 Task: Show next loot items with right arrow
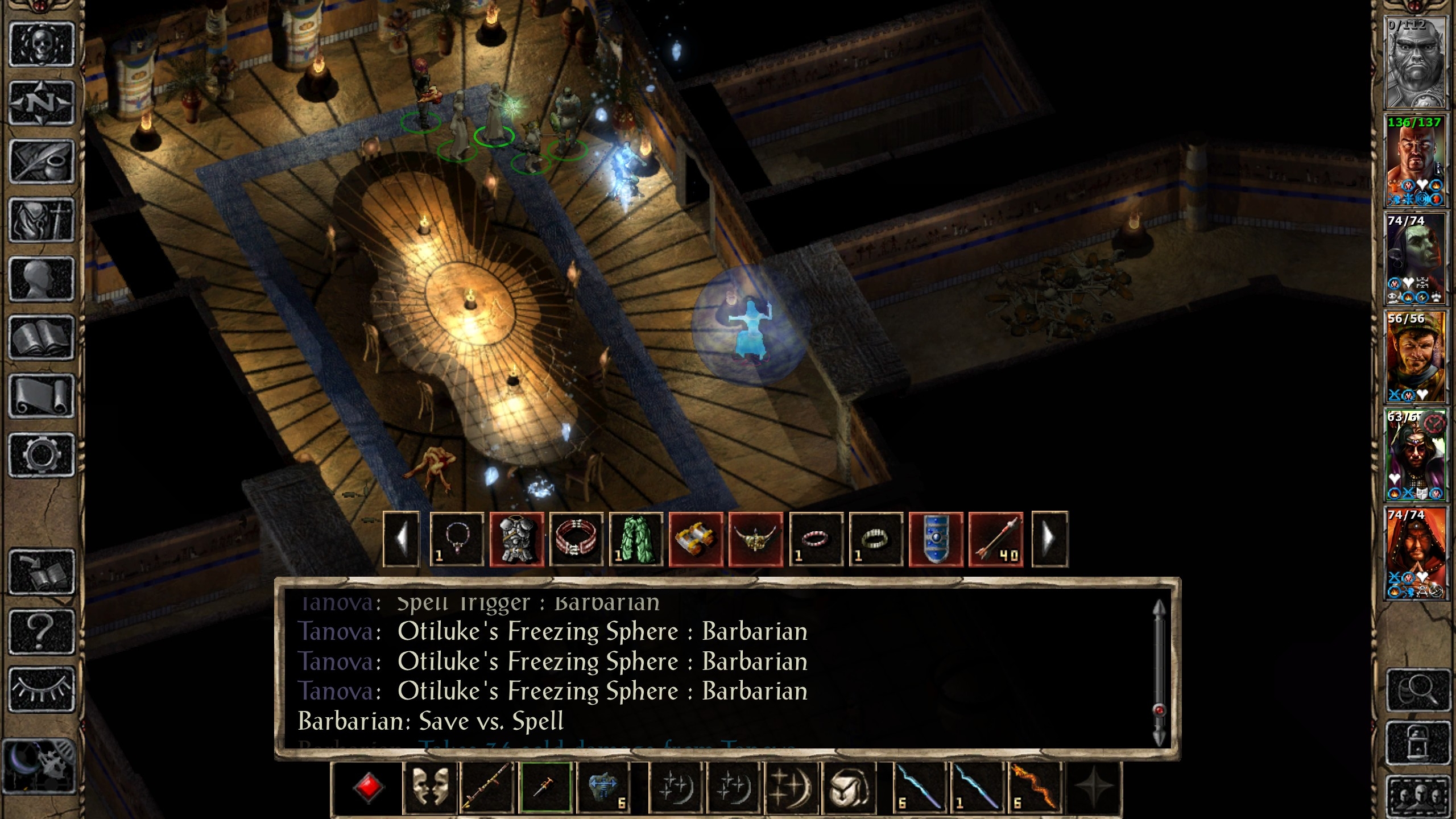pyautogui.click(x=1049, y=539)
